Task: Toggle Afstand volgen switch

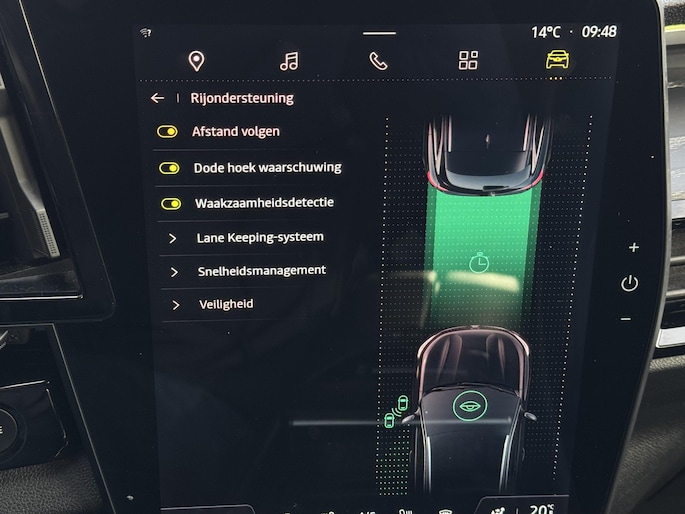Action: (x=168, y=131)
